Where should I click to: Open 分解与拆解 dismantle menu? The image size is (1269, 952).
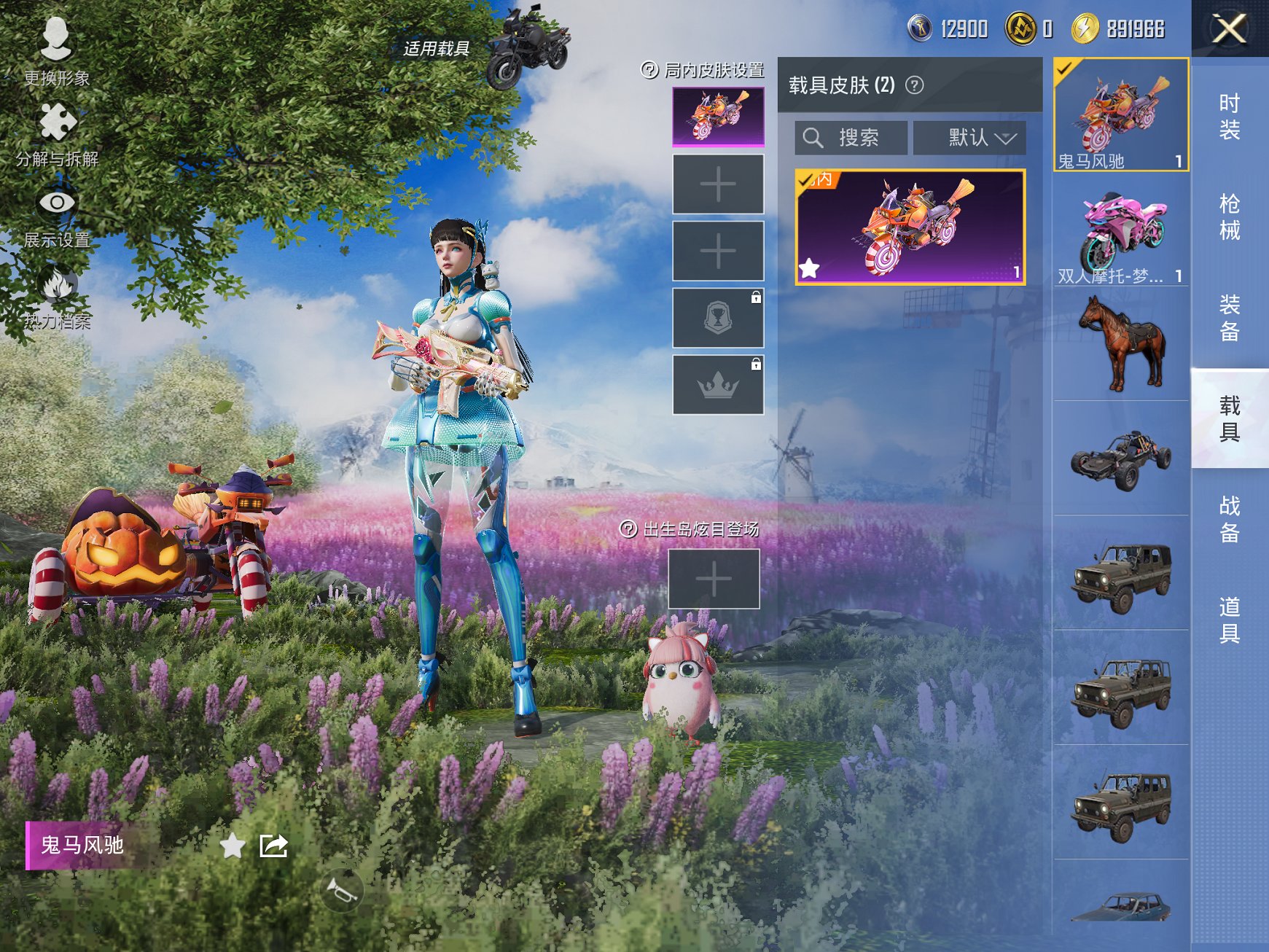(57, 135)
